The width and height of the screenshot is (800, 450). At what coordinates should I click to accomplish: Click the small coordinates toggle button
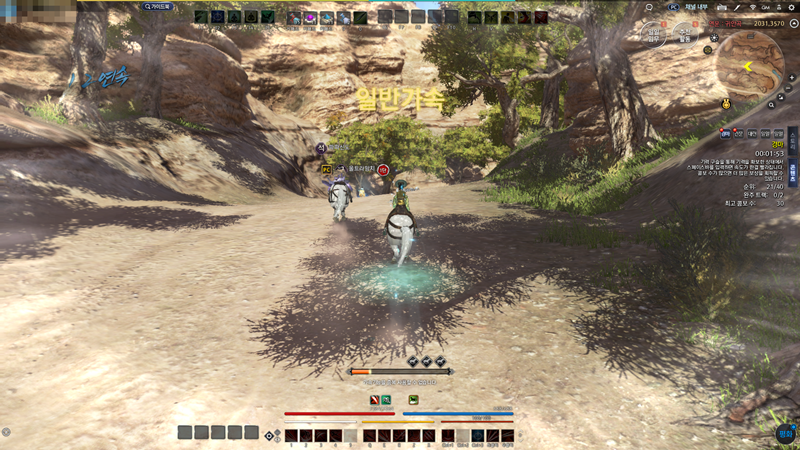(x=794, y=22)
